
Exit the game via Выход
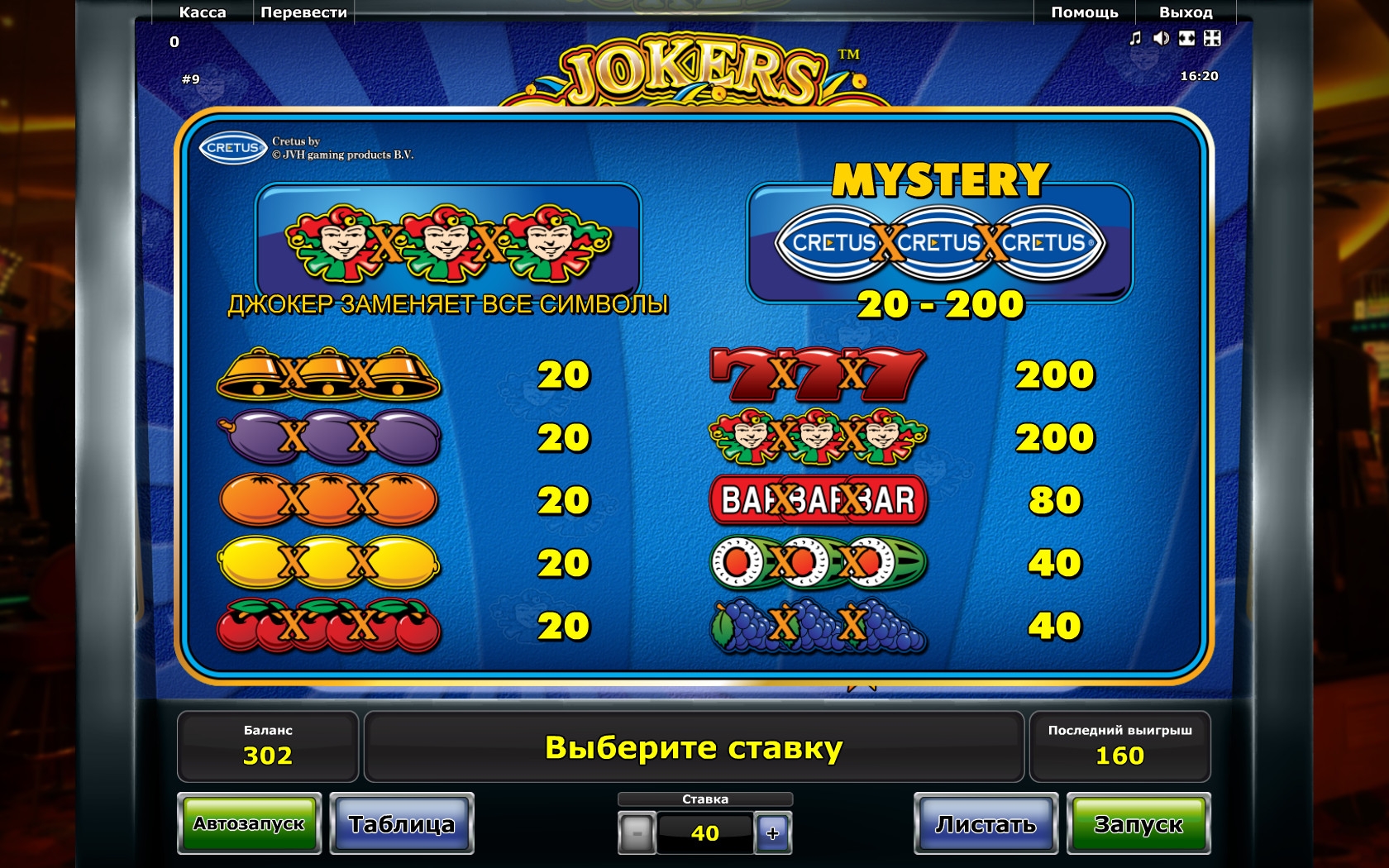1185,12
